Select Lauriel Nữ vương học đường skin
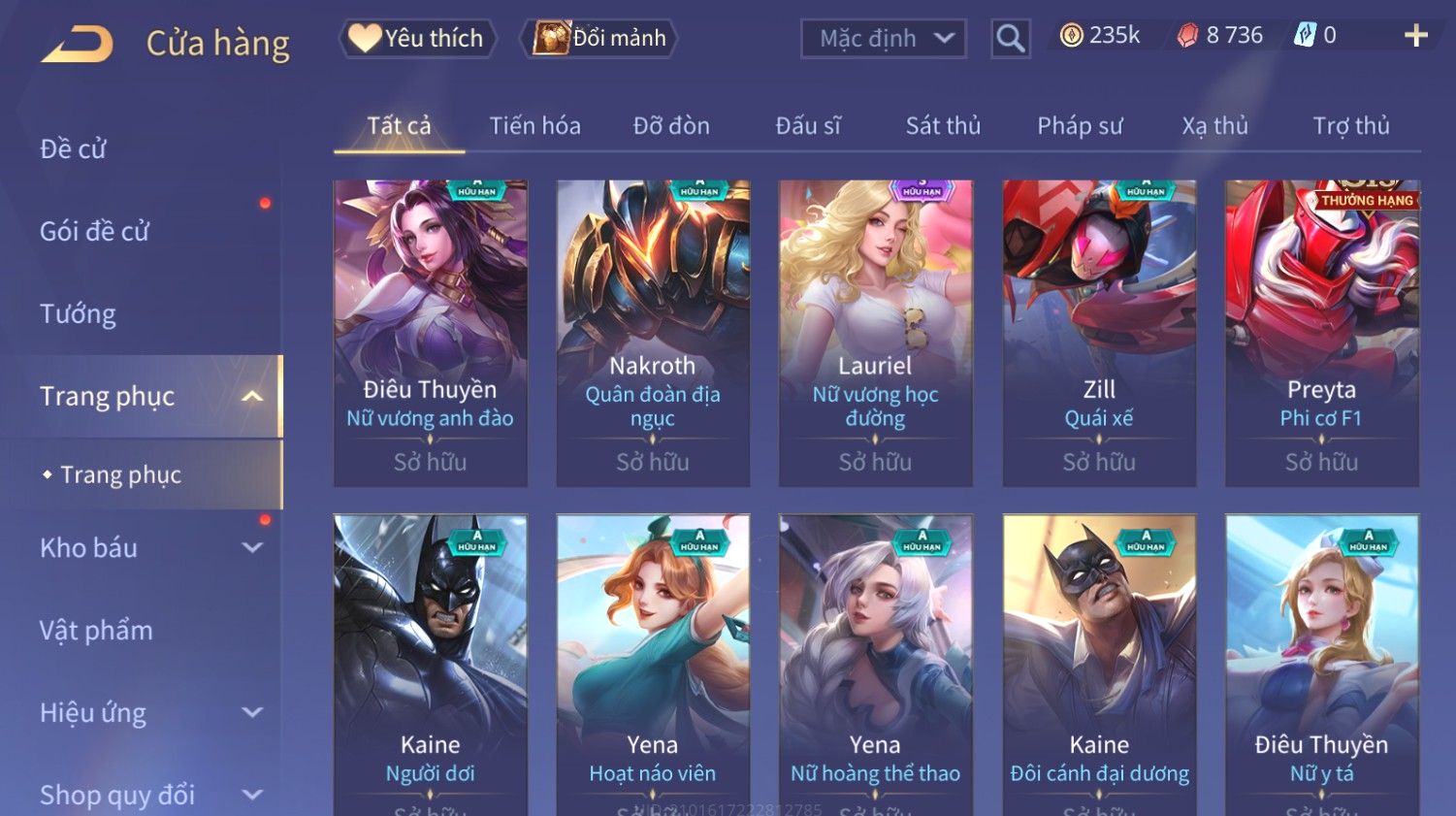Screen dimensions: 1456x816 [x=875, y=332]
